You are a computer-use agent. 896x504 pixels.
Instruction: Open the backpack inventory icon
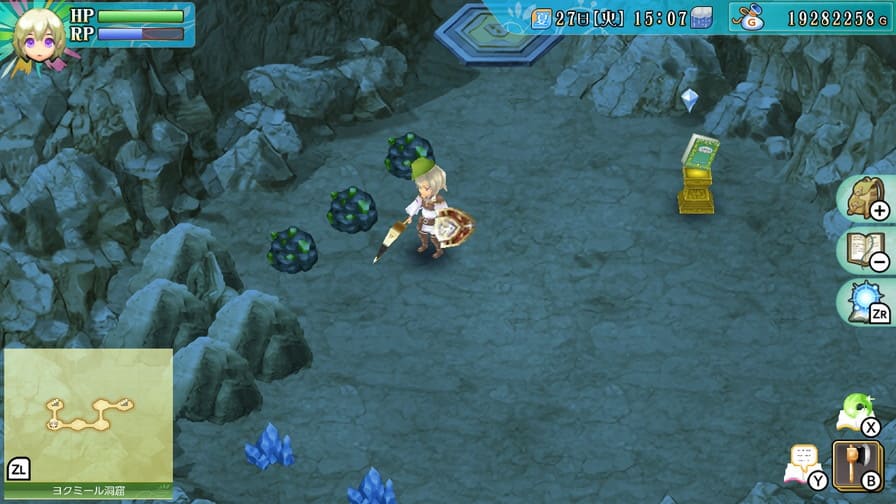coord(864,198)
